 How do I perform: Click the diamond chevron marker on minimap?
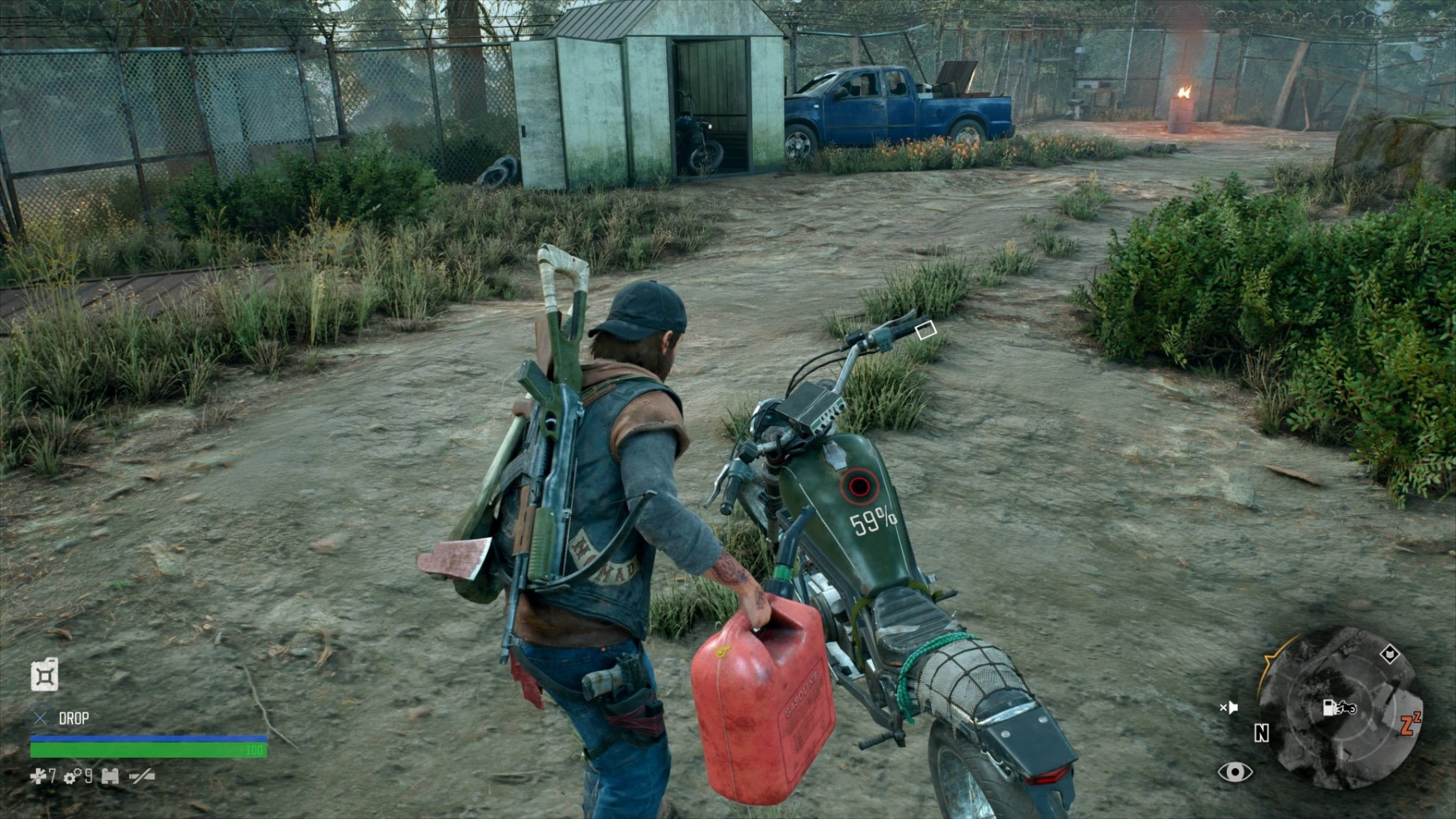(1390, 653)
